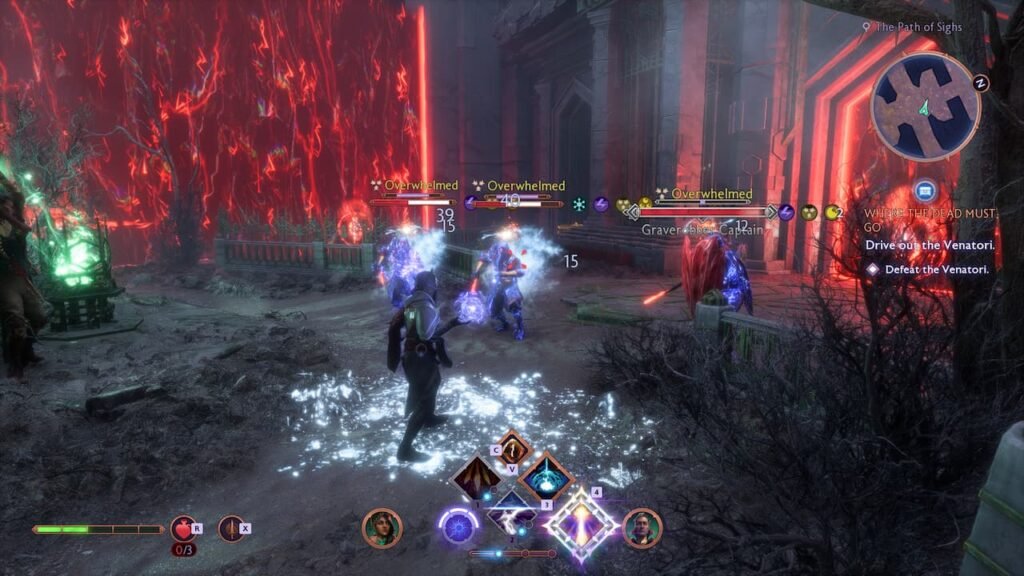Viewport: 1024px width, 576px height.
Task: Activate the glowing ultimate ability diamond
Action: click(x=579, y=524)
